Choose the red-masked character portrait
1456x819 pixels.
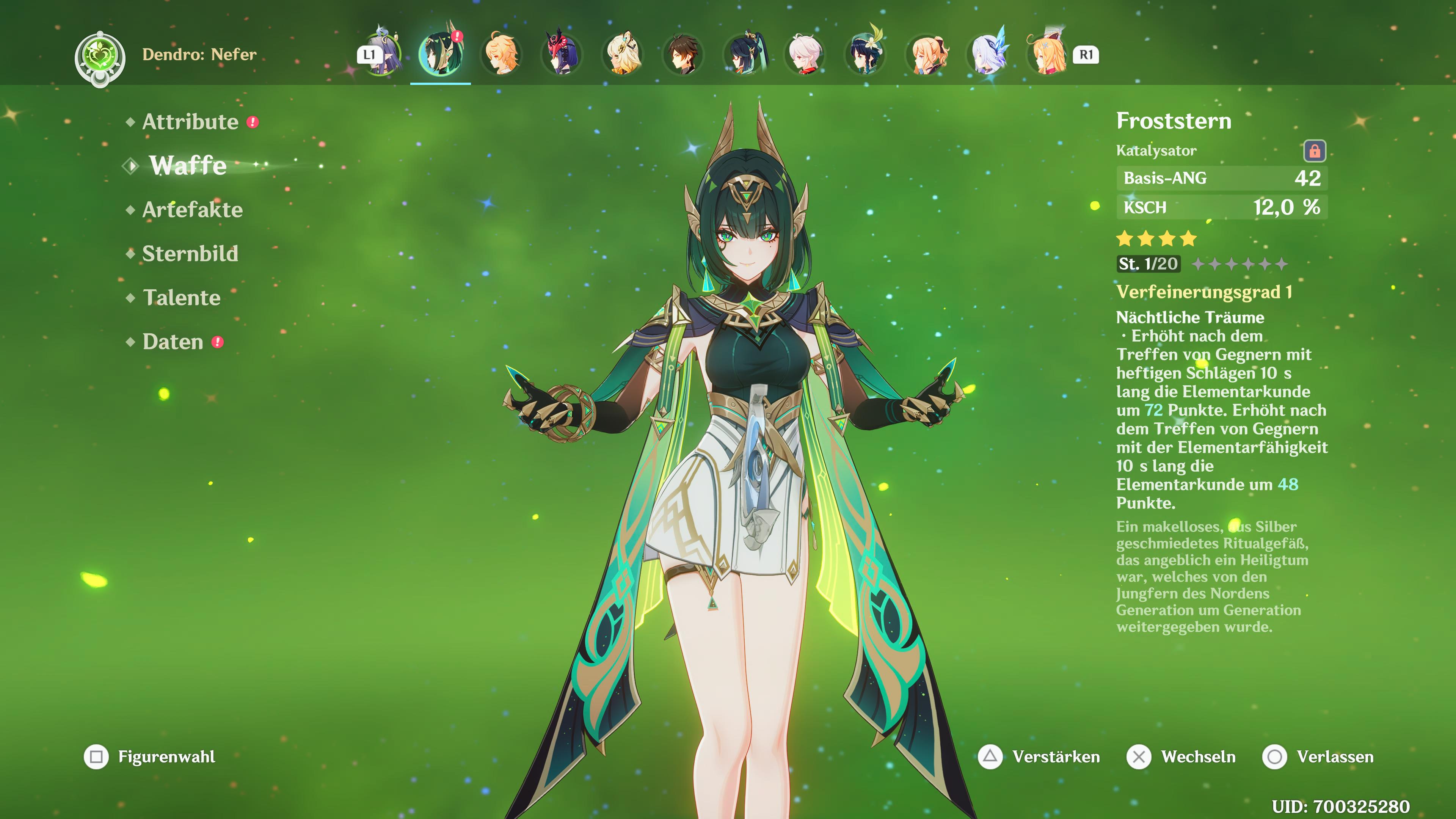(561, 54)
